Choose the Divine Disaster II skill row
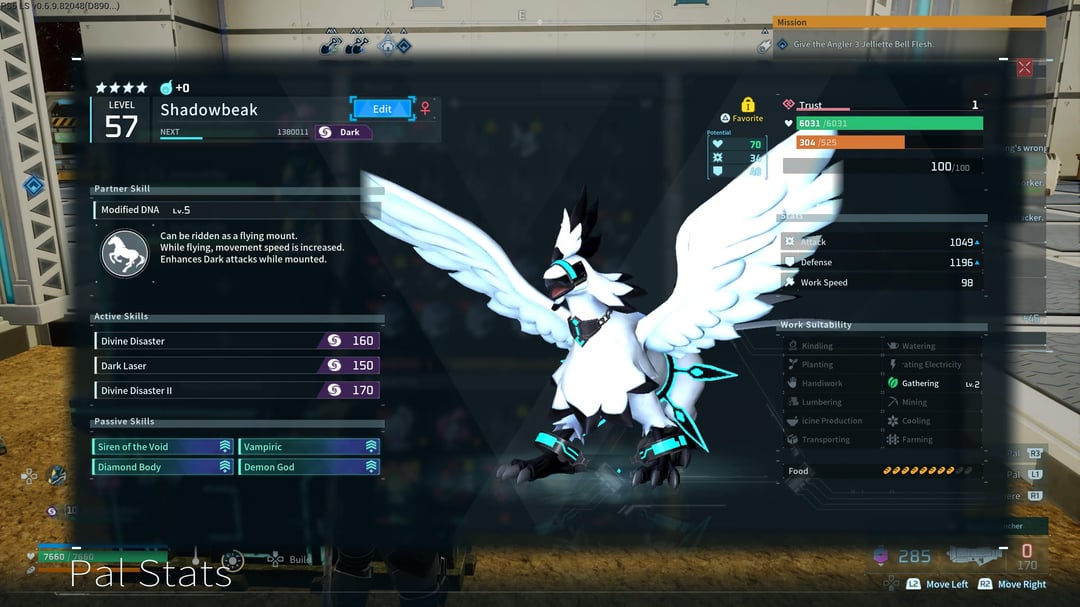Viewport: 1080px width, 607px height. click(237, 391)
